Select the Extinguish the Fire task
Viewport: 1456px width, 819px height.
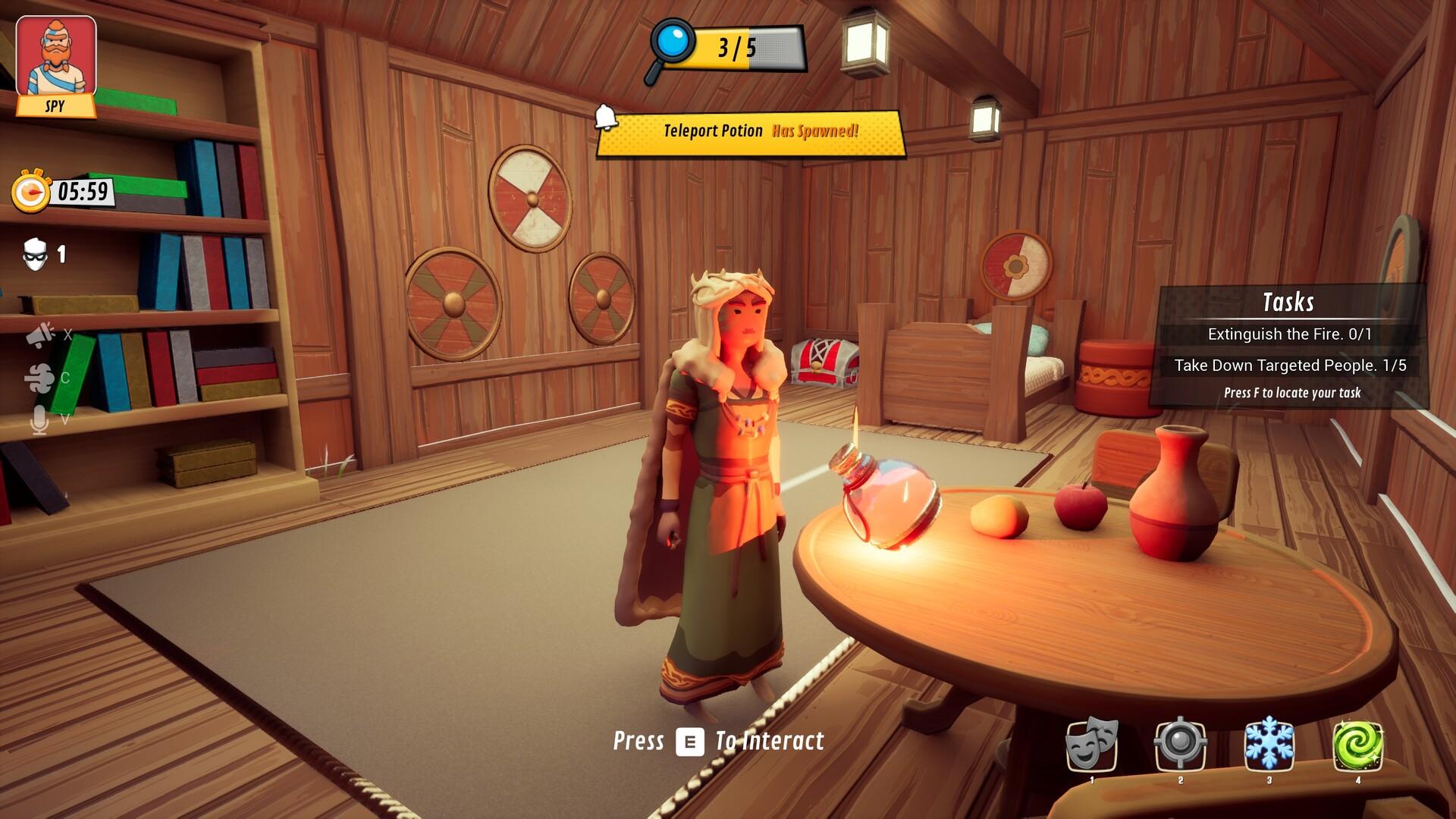[x=1289, y=334]
